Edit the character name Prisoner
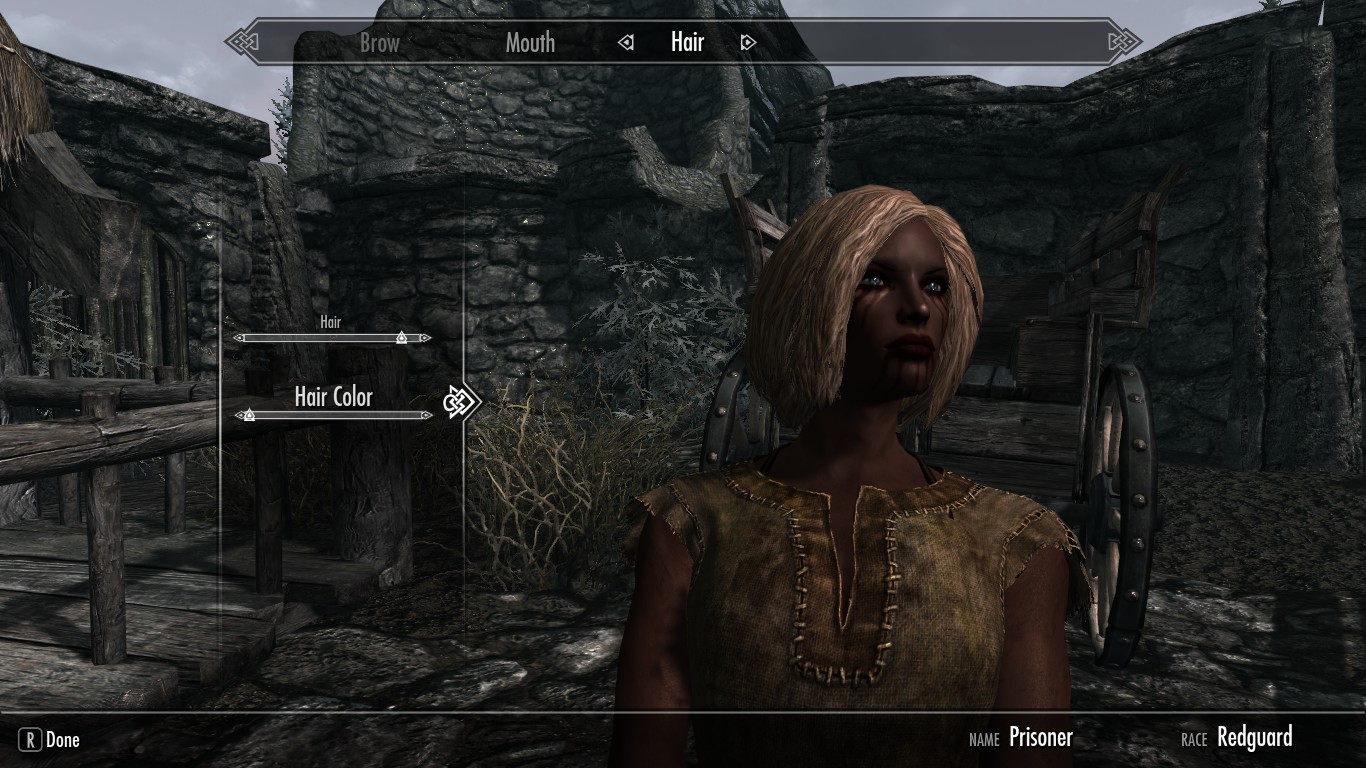Viewport: 1366px width, 768px height. tap(1040, 738)
